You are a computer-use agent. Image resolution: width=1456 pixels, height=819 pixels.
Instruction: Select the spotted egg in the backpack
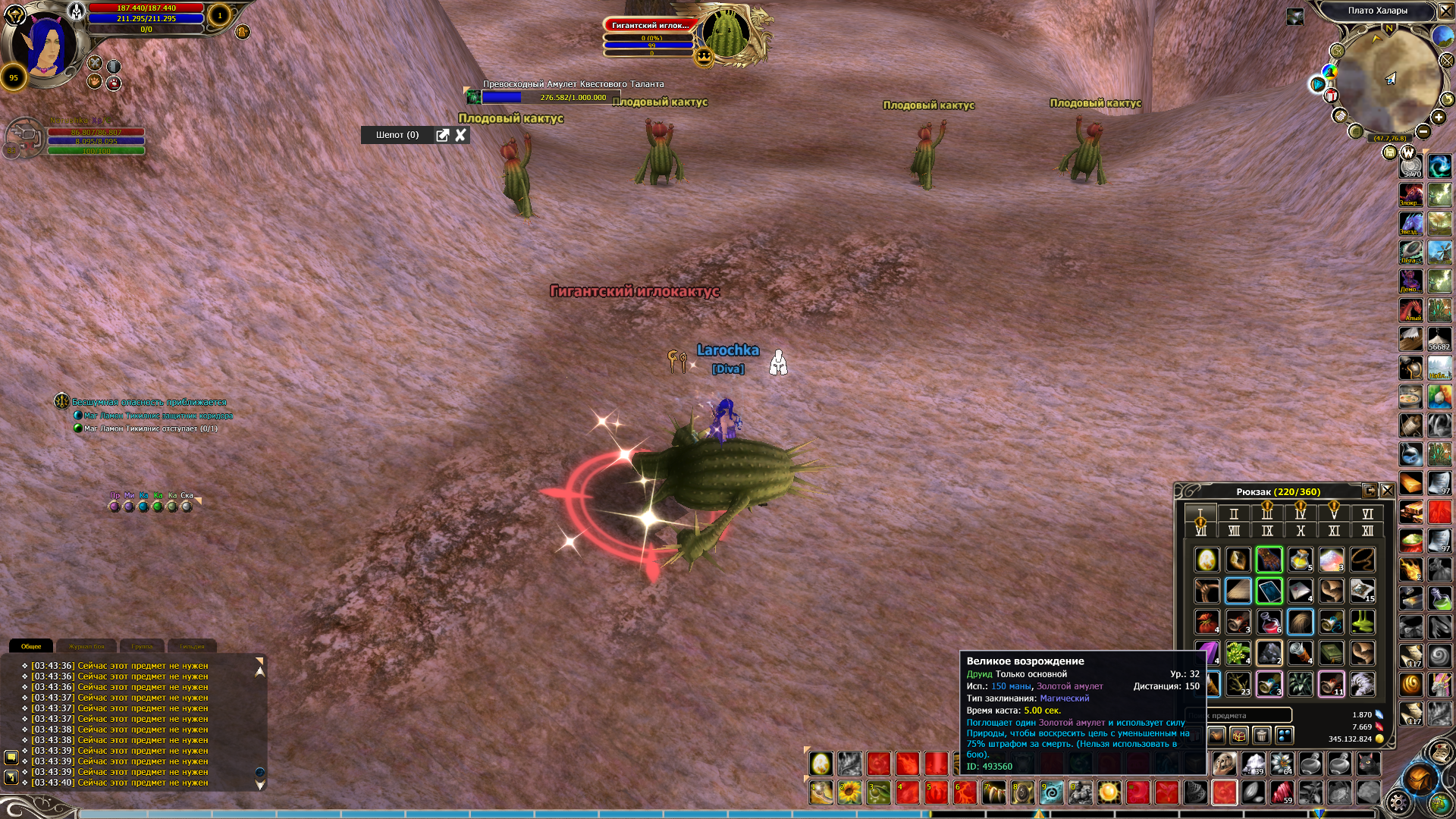click(x=1207, y=560)
